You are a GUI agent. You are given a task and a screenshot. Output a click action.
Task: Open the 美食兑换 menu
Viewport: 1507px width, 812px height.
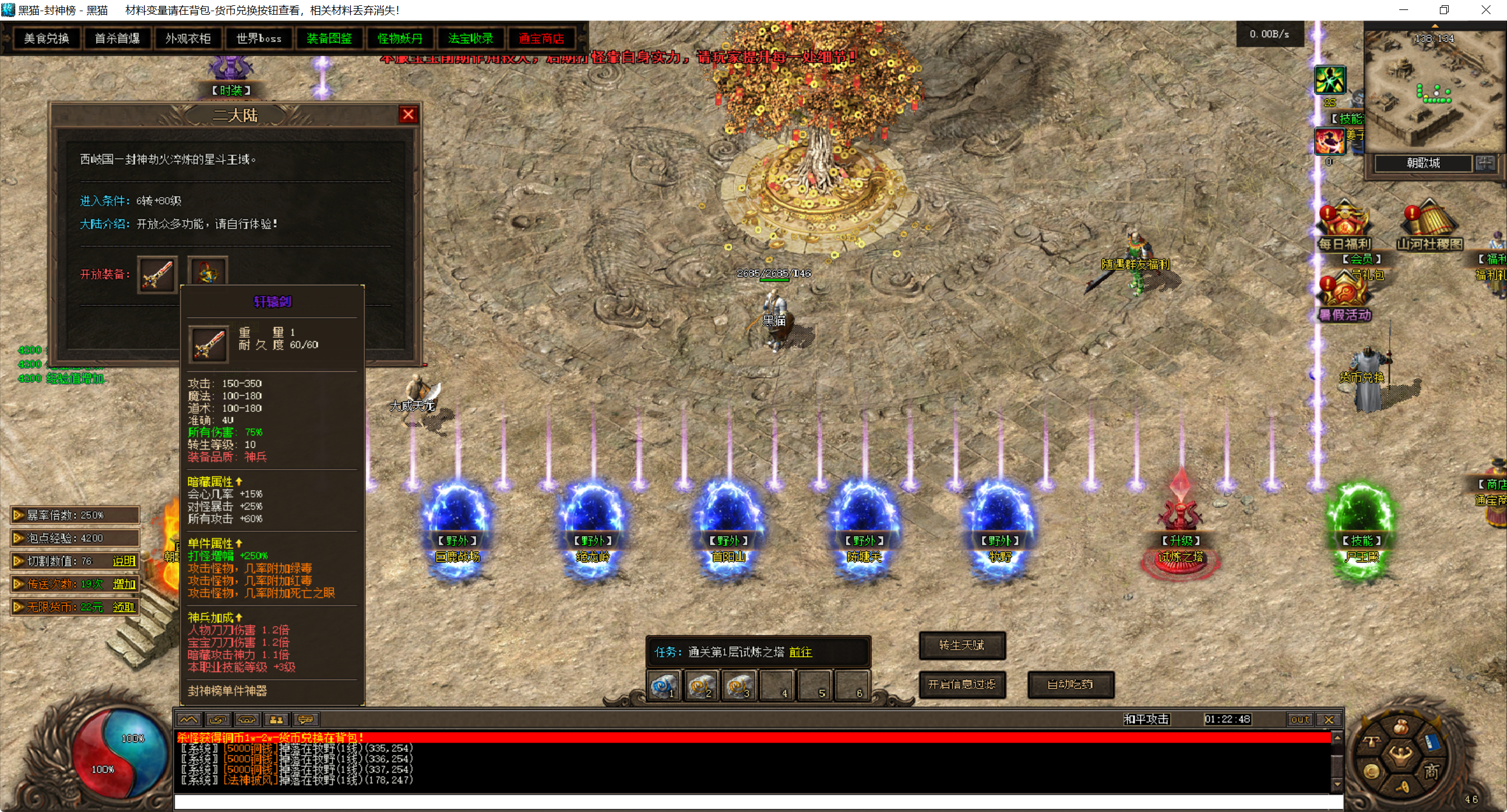47,39
